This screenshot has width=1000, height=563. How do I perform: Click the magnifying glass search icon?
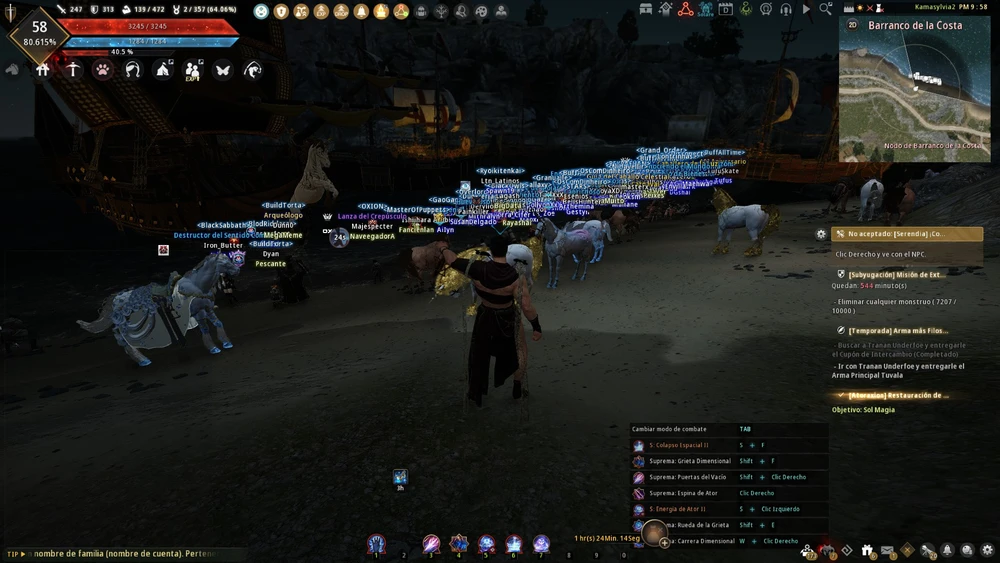coord(826,9)
